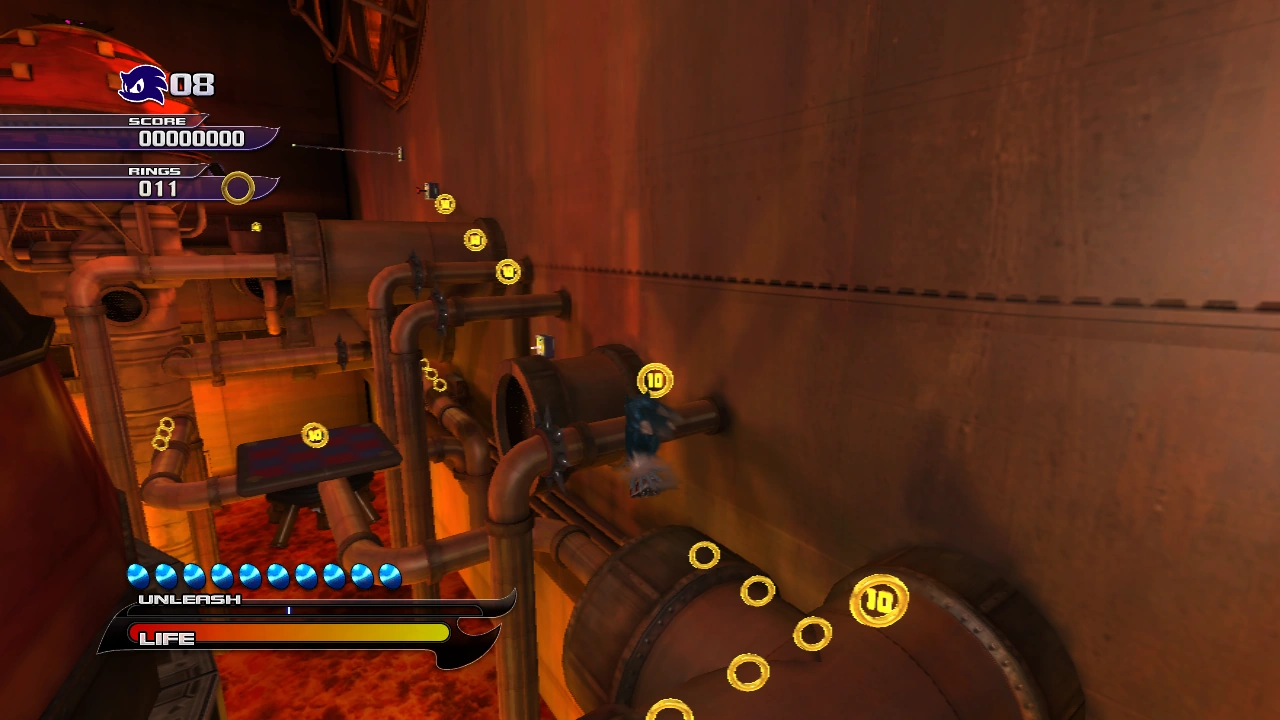This screenshot has width=1280, height=720.
Task: Select the gold ring icon beside RINGS
Action: [238, 187]
